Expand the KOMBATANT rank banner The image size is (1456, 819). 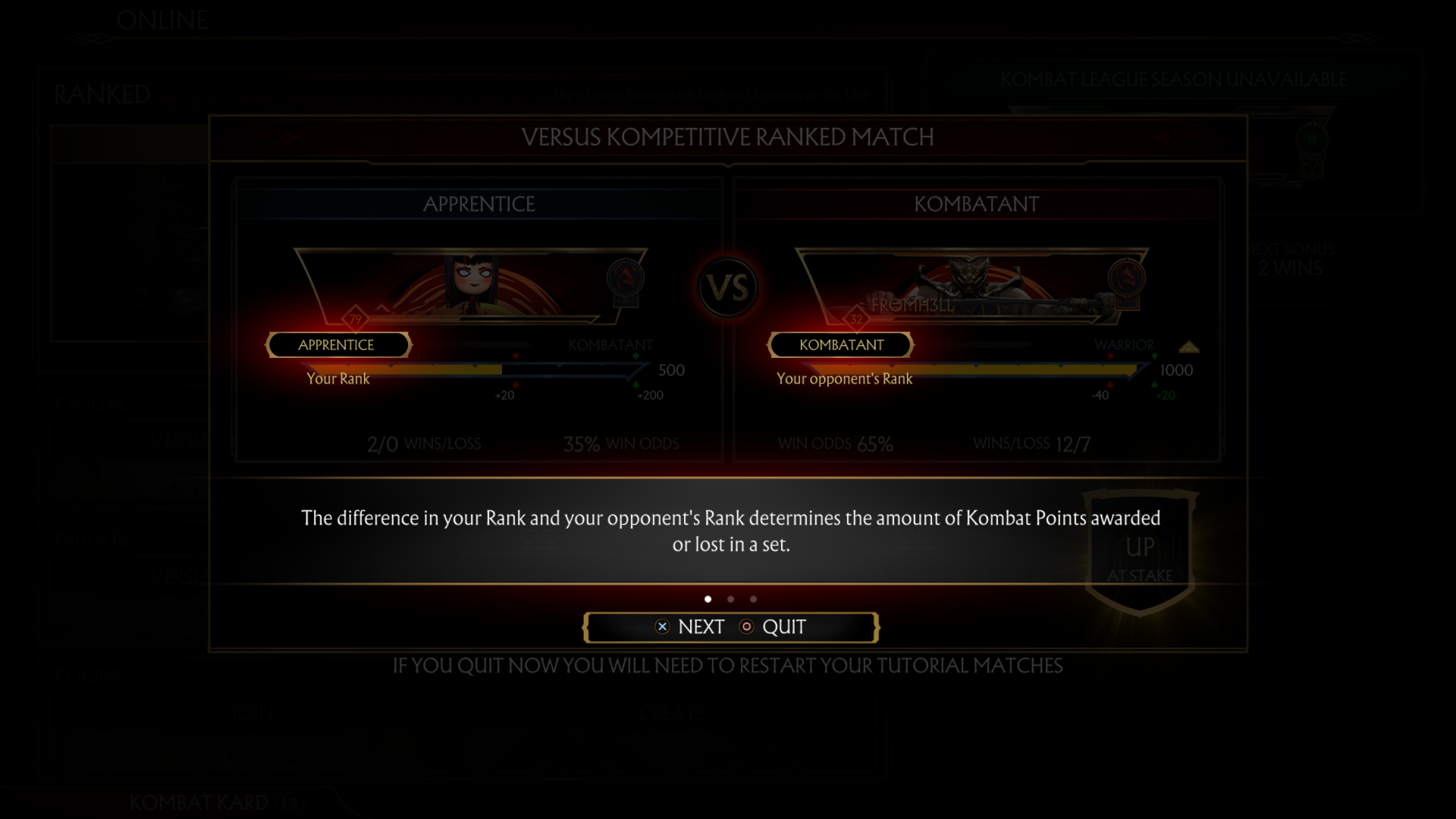point(841,345)
